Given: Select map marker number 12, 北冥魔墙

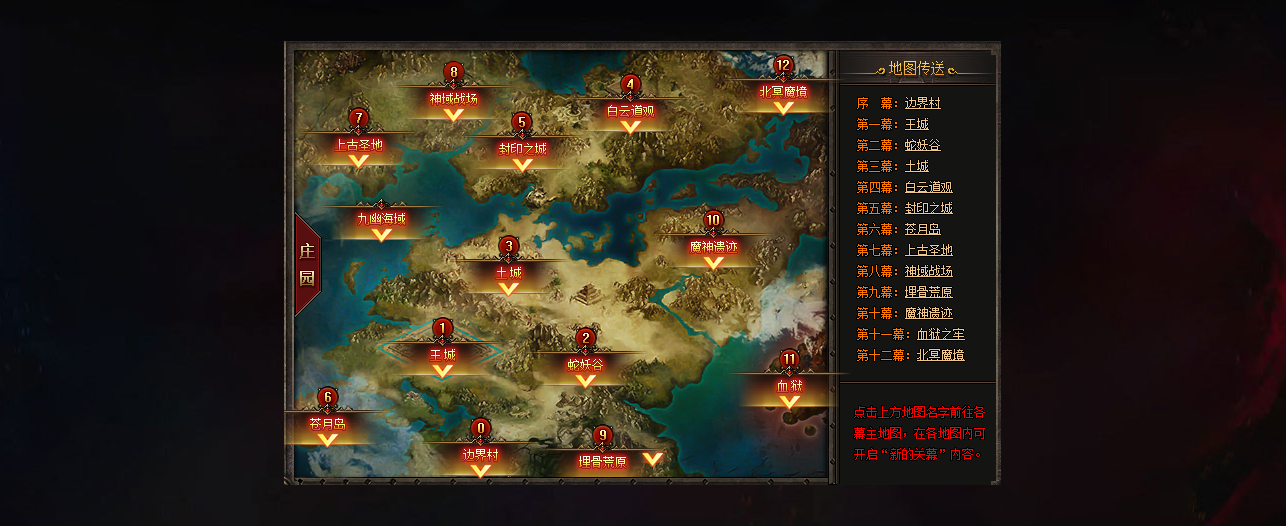Looking at the screenshot, I should [x=783, y=91].
